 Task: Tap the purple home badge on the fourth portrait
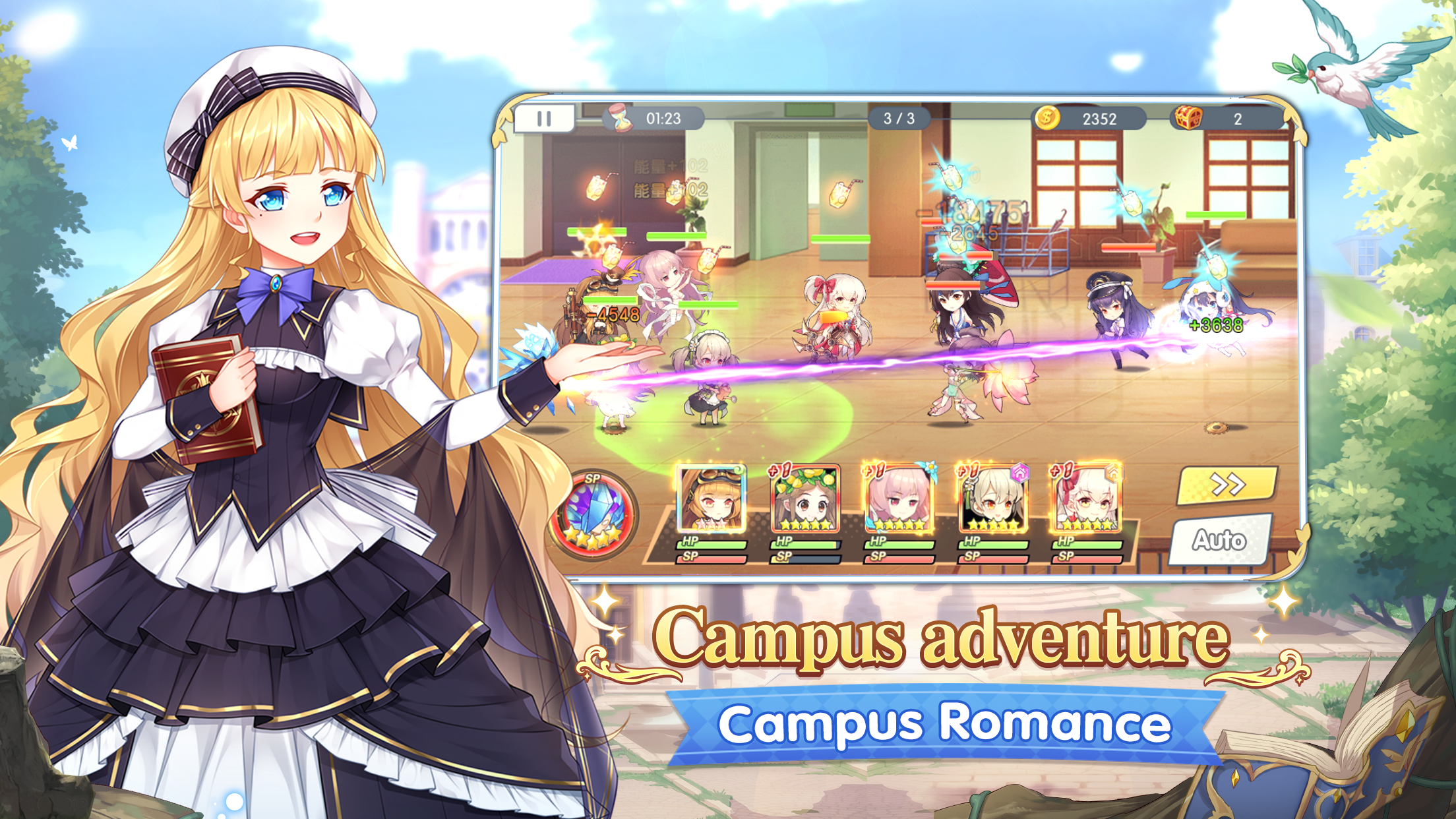[x=1021, y=474]
